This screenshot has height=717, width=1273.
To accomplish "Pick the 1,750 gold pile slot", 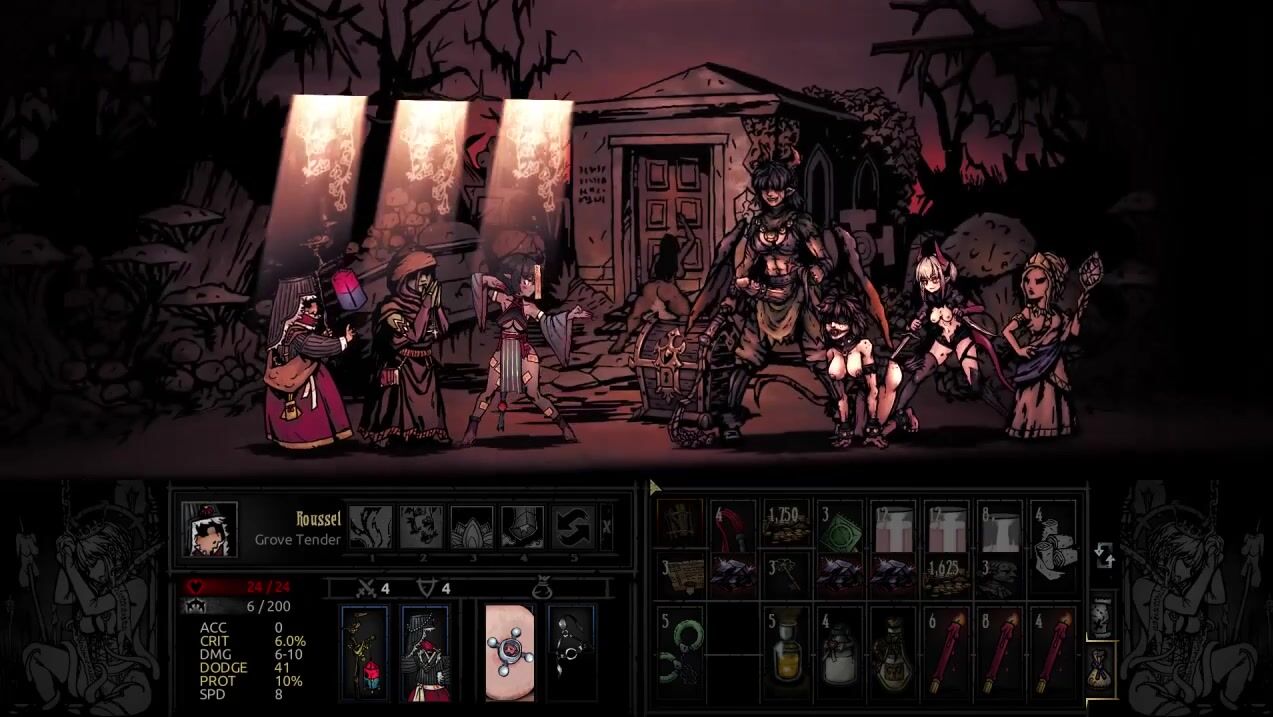I will pos(787,525).
